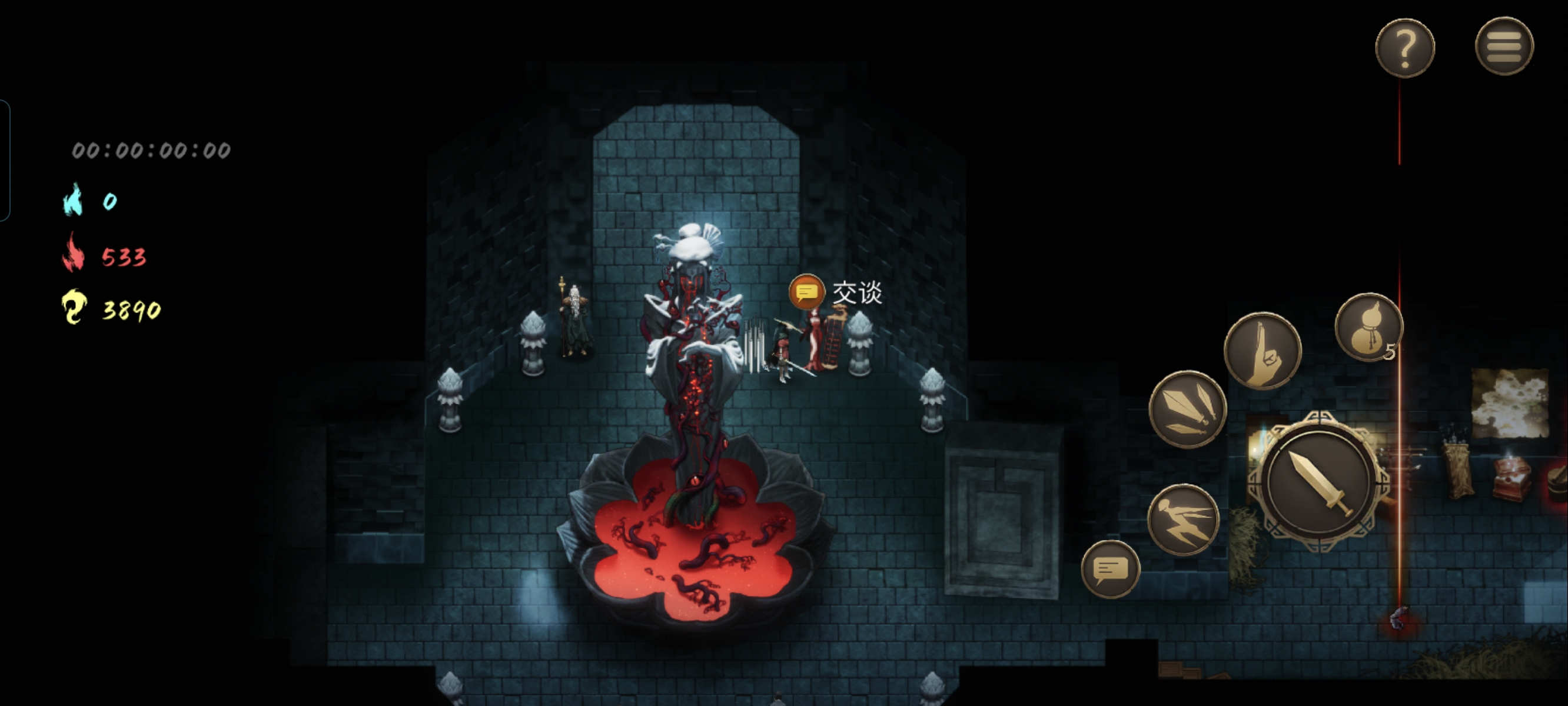Use the gourd healing item

(x=1368, y=328)
